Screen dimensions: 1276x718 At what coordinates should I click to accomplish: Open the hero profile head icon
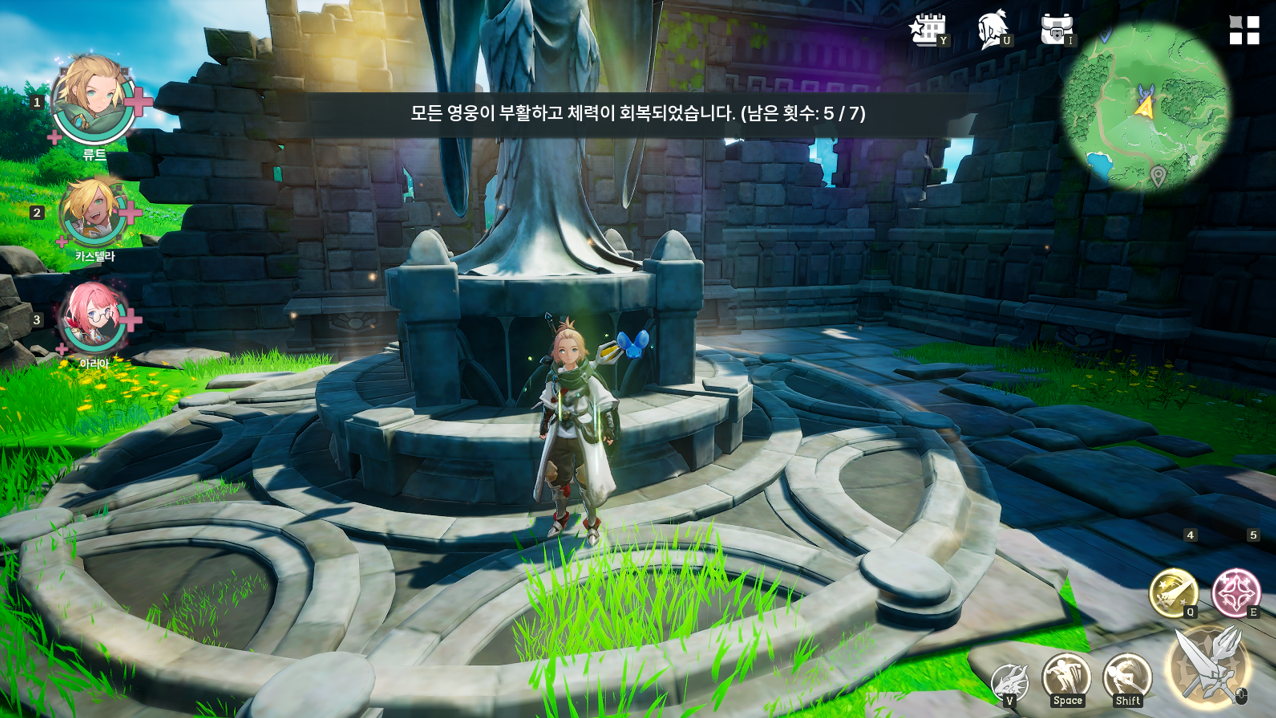[x=992, y=30]
